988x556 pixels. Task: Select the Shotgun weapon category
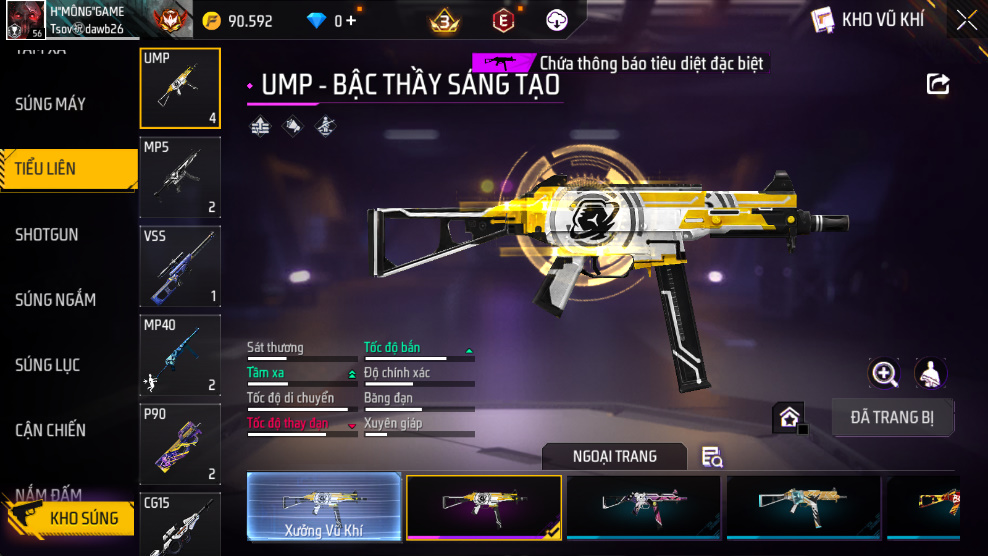pos(47,235)
